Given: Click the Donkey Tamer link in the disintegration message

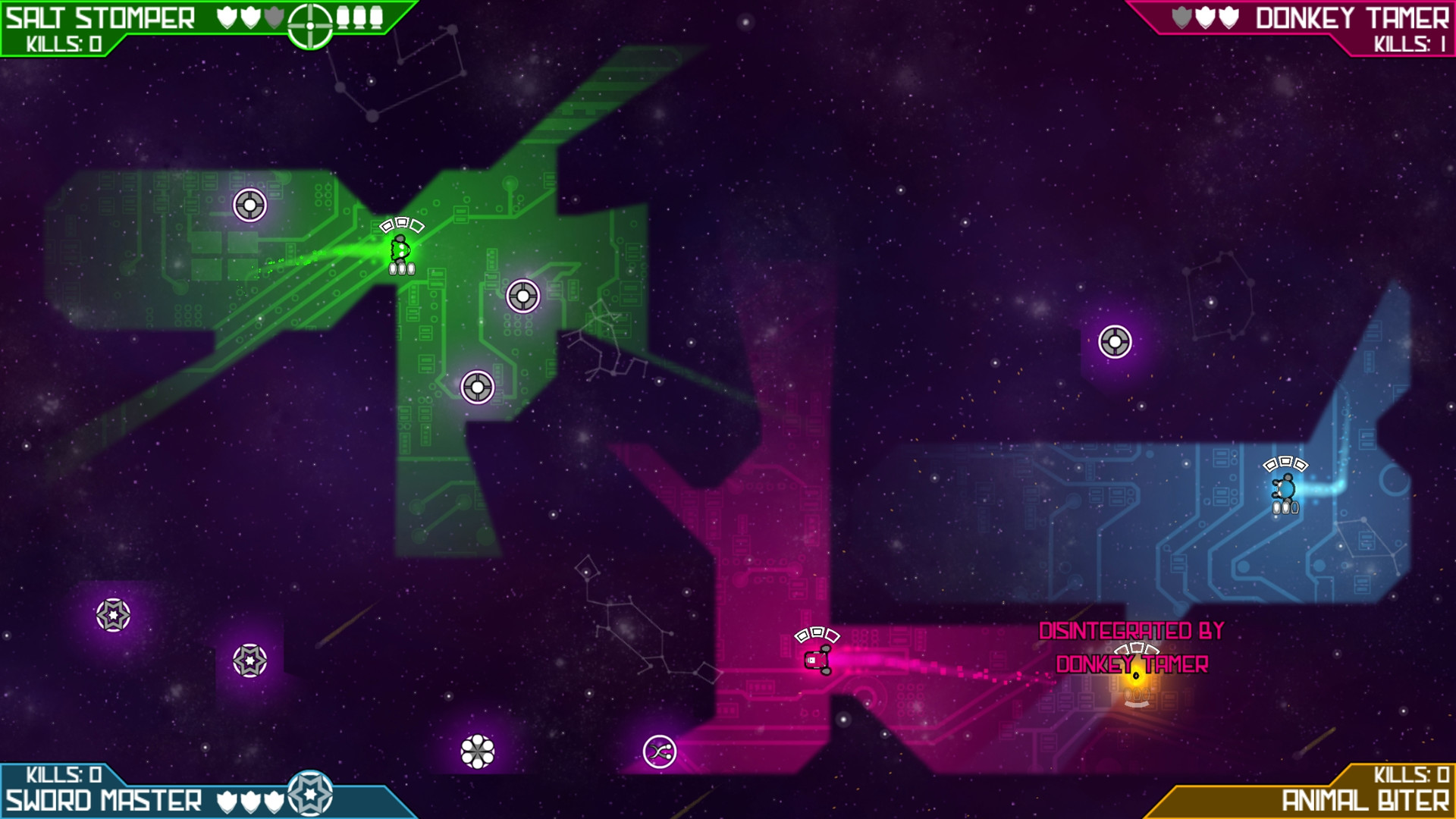Looking at the screenshot, I should coord(1132,665).
